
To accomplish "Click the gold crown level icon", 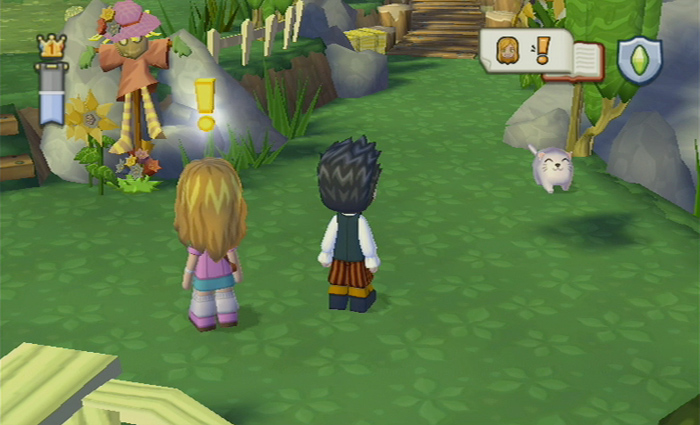I will pos(51,47).
